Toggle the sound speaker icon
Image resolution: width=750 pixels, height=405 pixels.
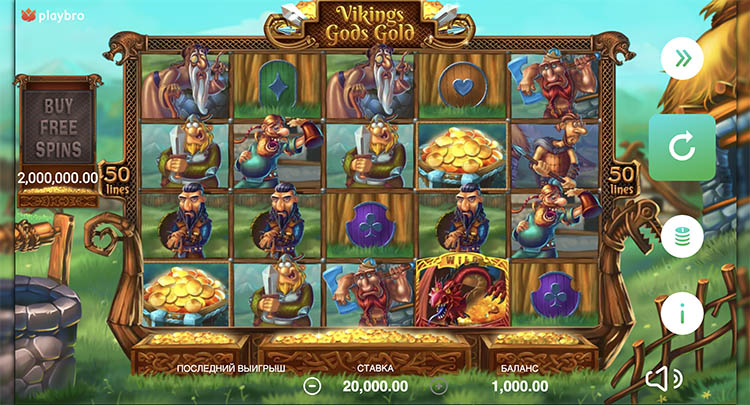click(661, 379)
